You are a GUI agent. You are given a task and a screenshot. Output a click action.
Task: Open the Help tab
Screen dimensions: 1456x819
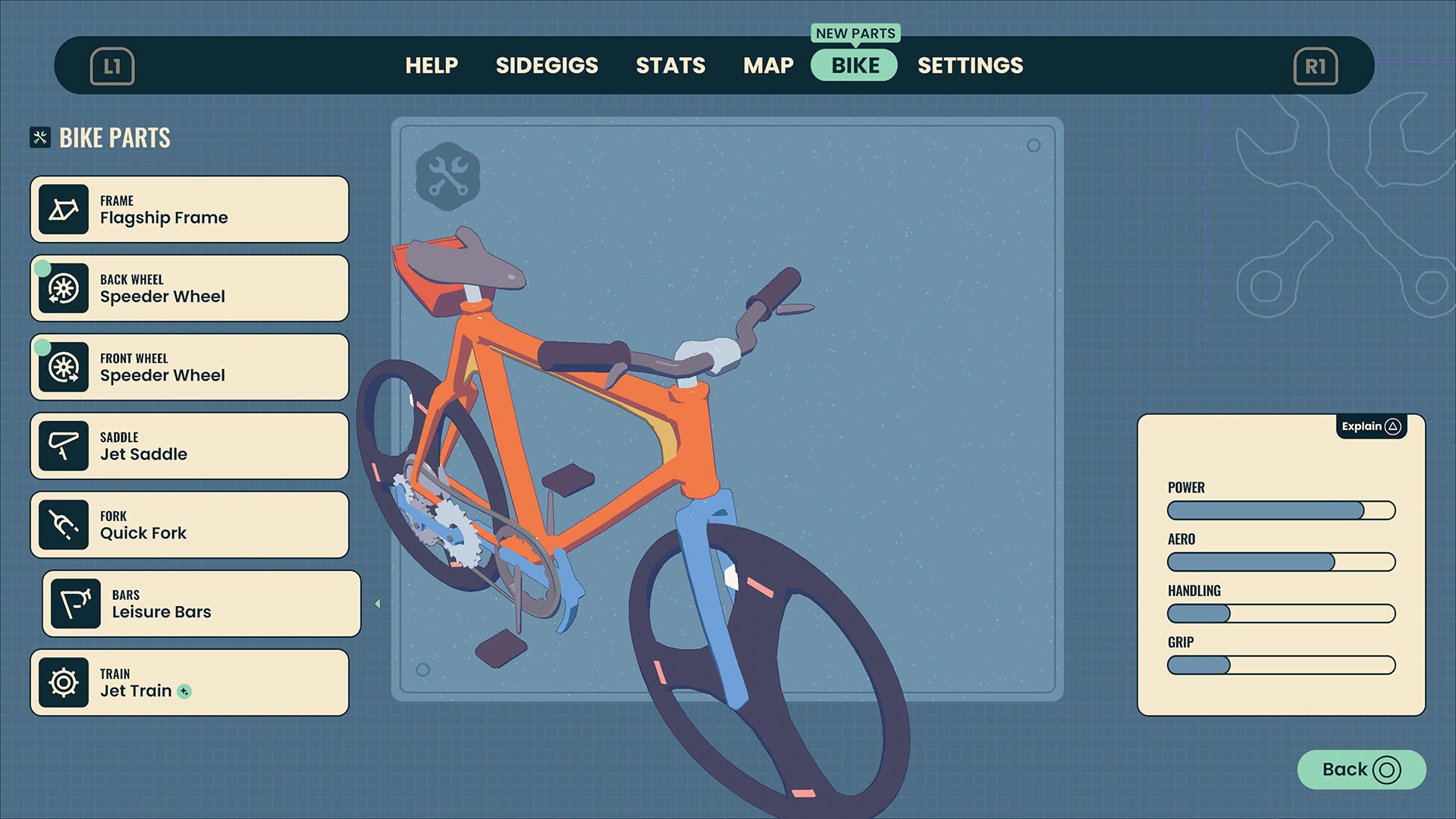[x=431, y=66]
